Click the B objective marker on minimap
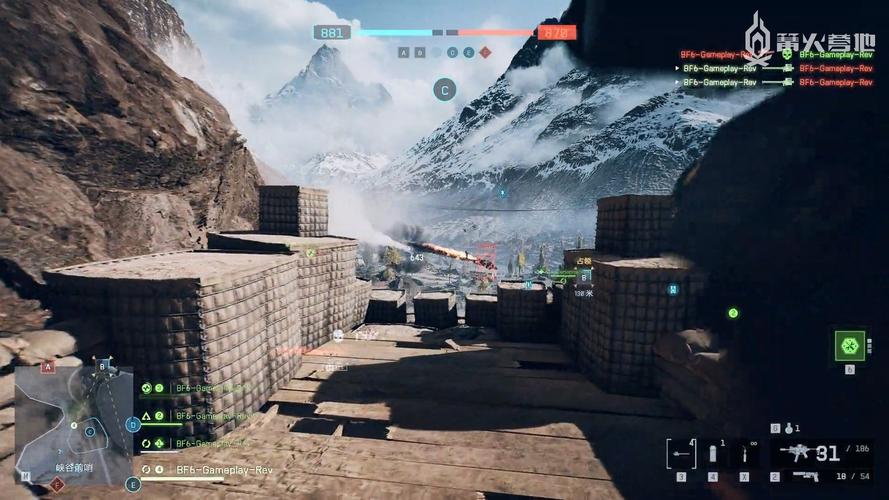 tap(102, 367)
